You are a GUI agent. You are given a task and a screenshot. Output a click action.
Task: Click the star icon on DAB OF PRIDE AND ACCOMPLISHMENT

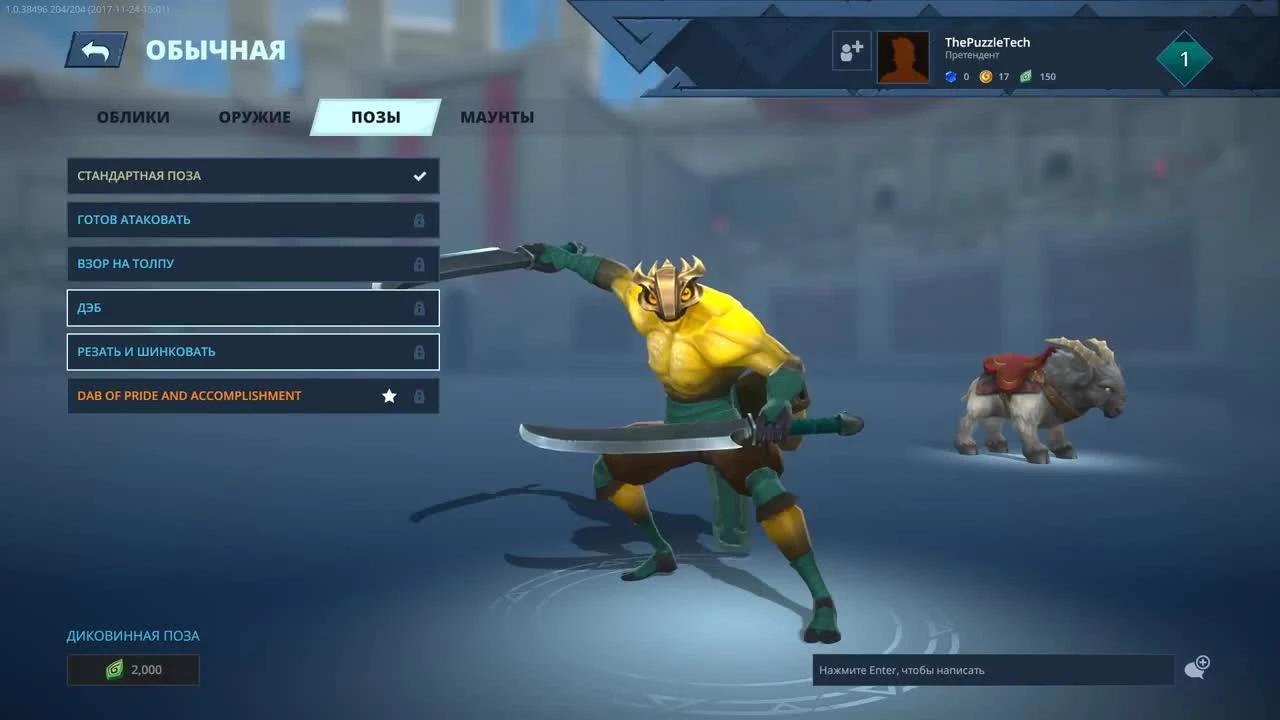(x=389, y=396)
